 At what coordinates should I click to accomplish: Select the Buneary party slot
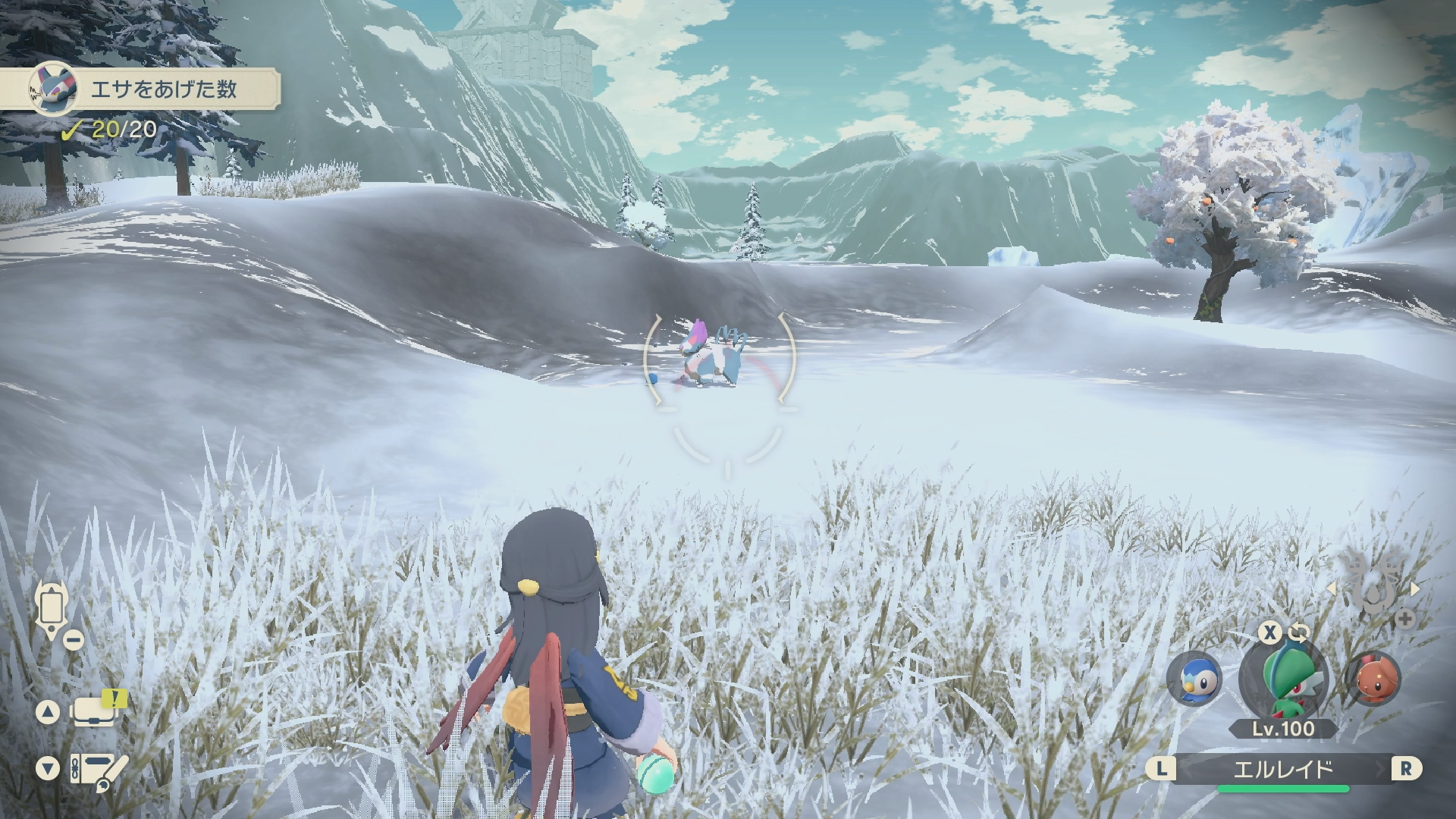point(1373,679)
